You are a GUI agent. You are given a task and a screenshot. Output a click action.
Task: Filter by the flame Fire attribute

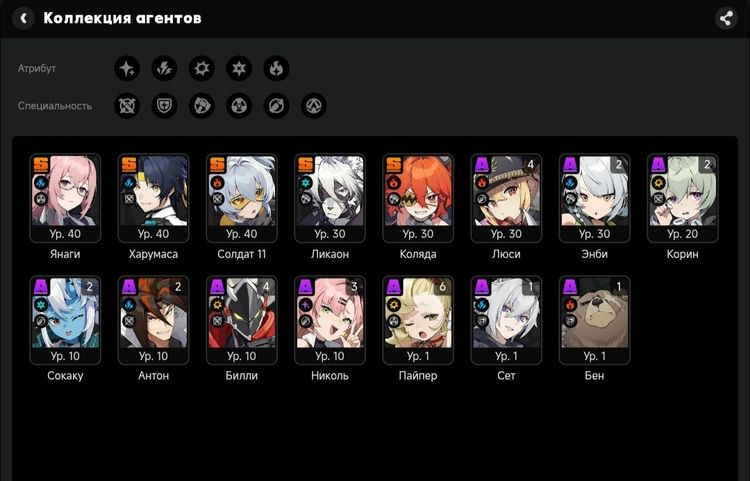tap(276, 68)
